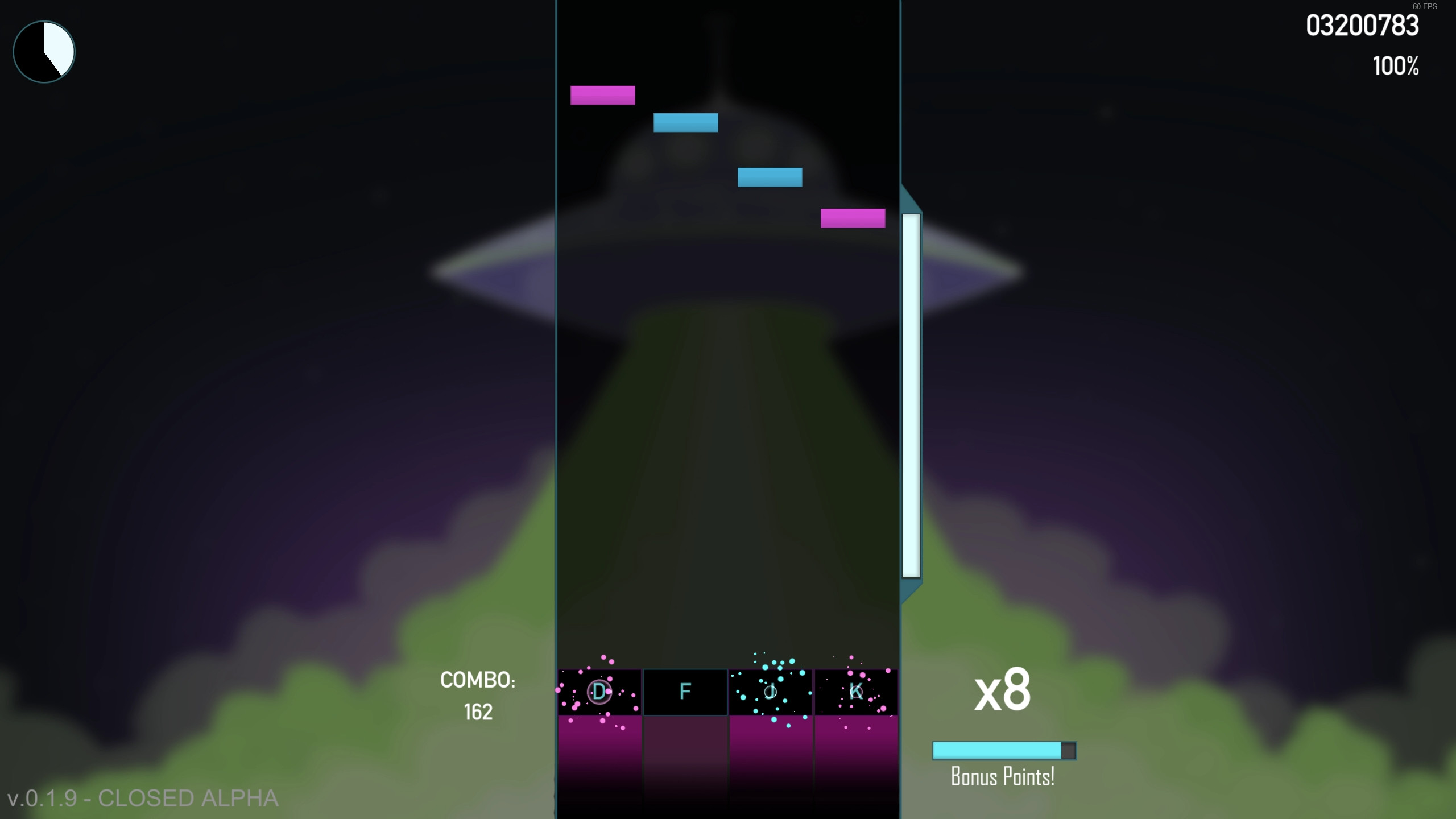Screen dimensions: 1456x819
Task: Click the second blue falling note
Action: pos(770,176)
